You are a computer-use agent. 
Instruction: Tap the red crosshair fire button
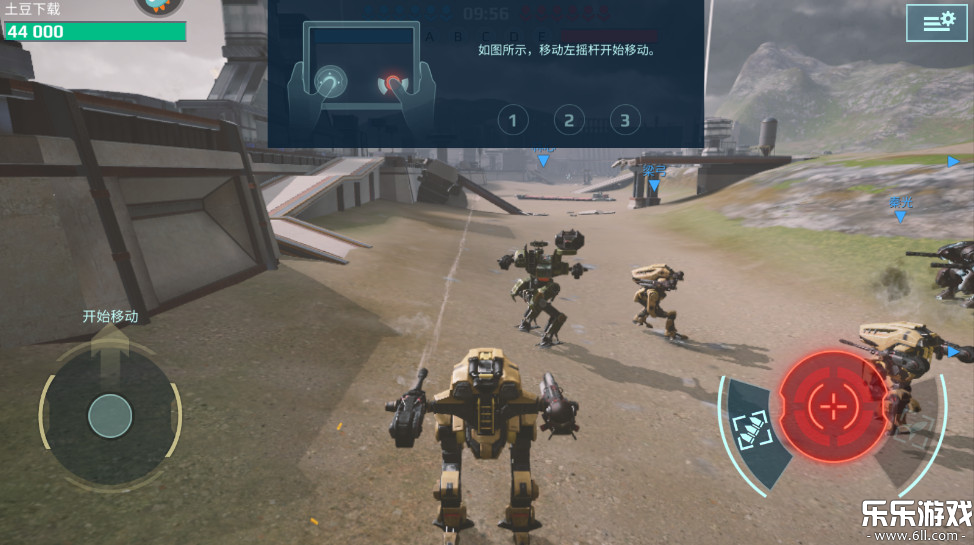[832, 405]
